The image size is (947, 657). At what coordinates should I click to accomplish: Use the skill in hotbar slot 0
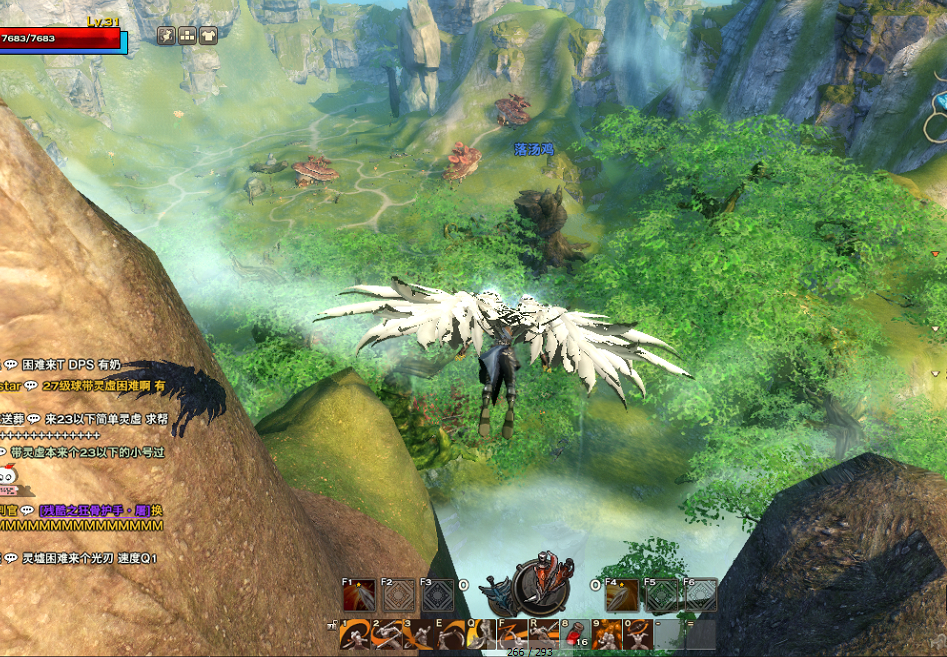click(639, 634)
